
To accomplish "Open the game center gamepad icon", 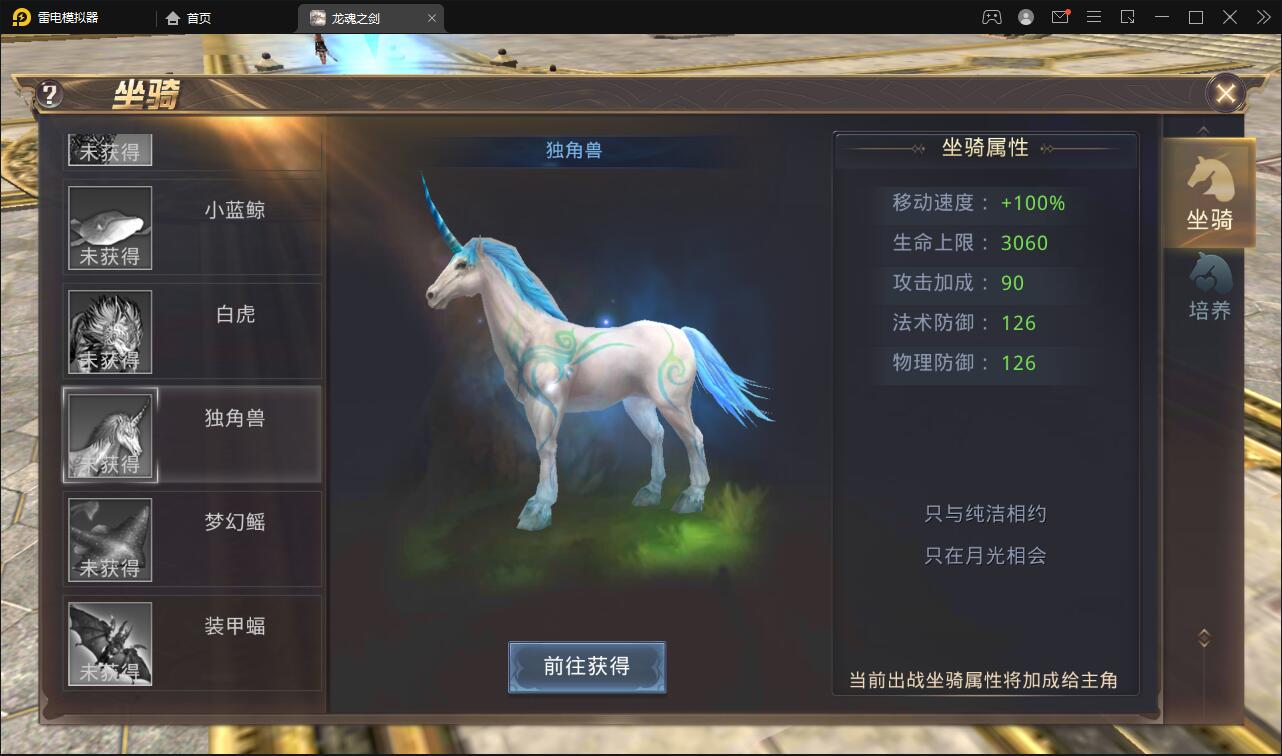I will coord(991,16).
